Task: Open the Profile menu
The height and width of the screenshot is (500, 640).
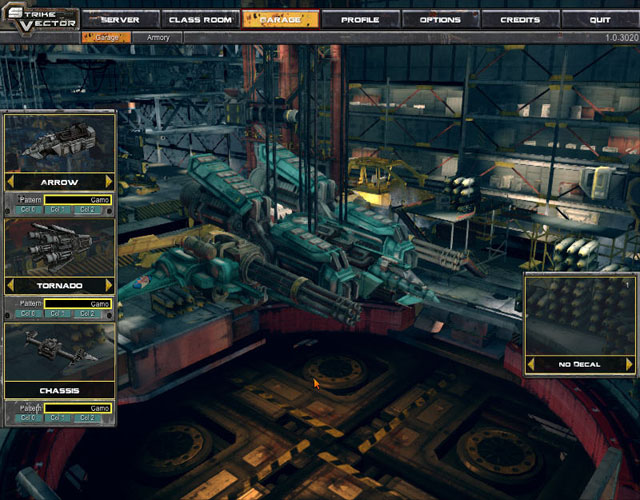Action: 360,19
